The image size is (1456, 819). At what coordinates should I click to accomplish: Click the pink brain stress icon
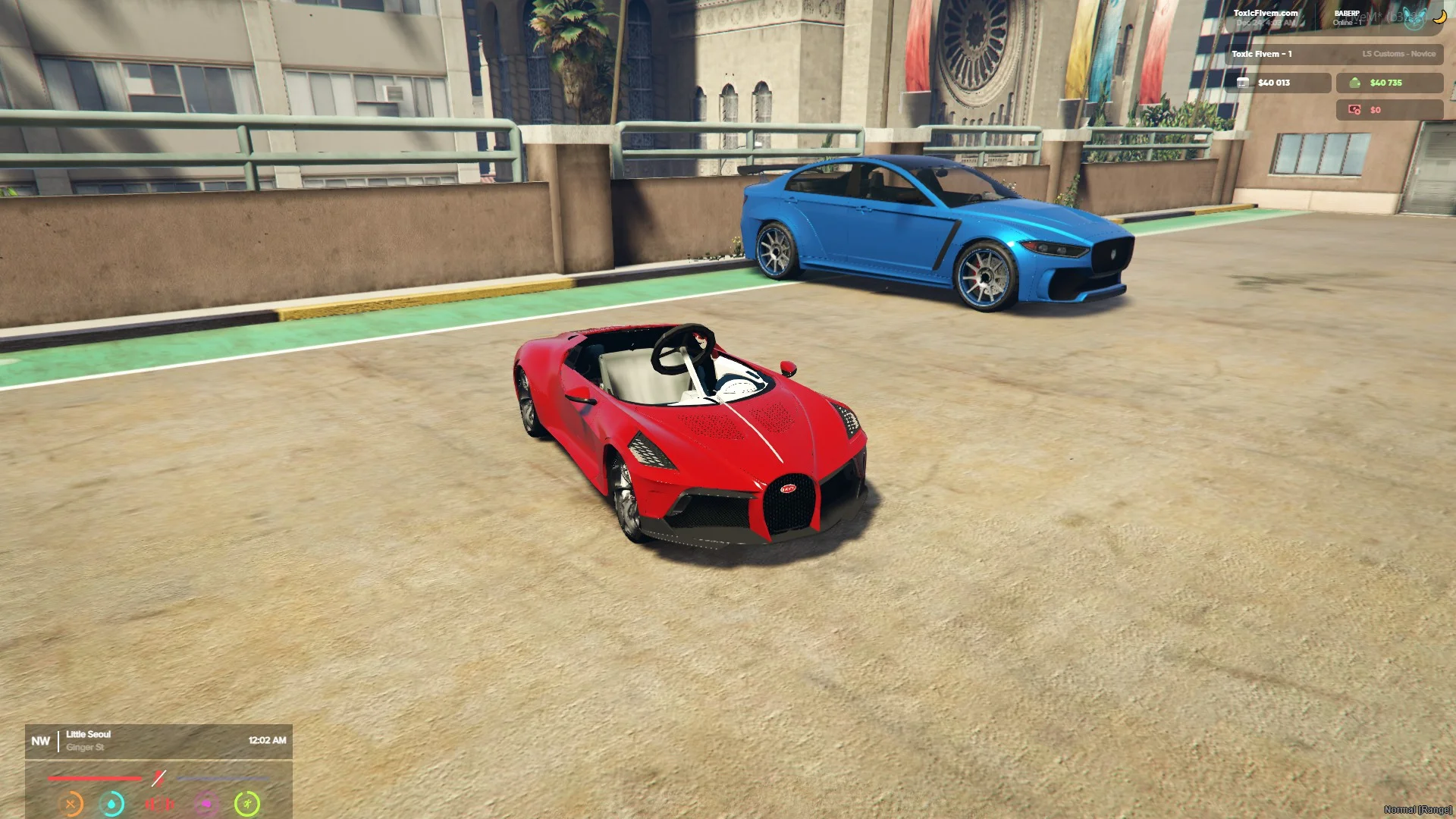click(206, 804)
